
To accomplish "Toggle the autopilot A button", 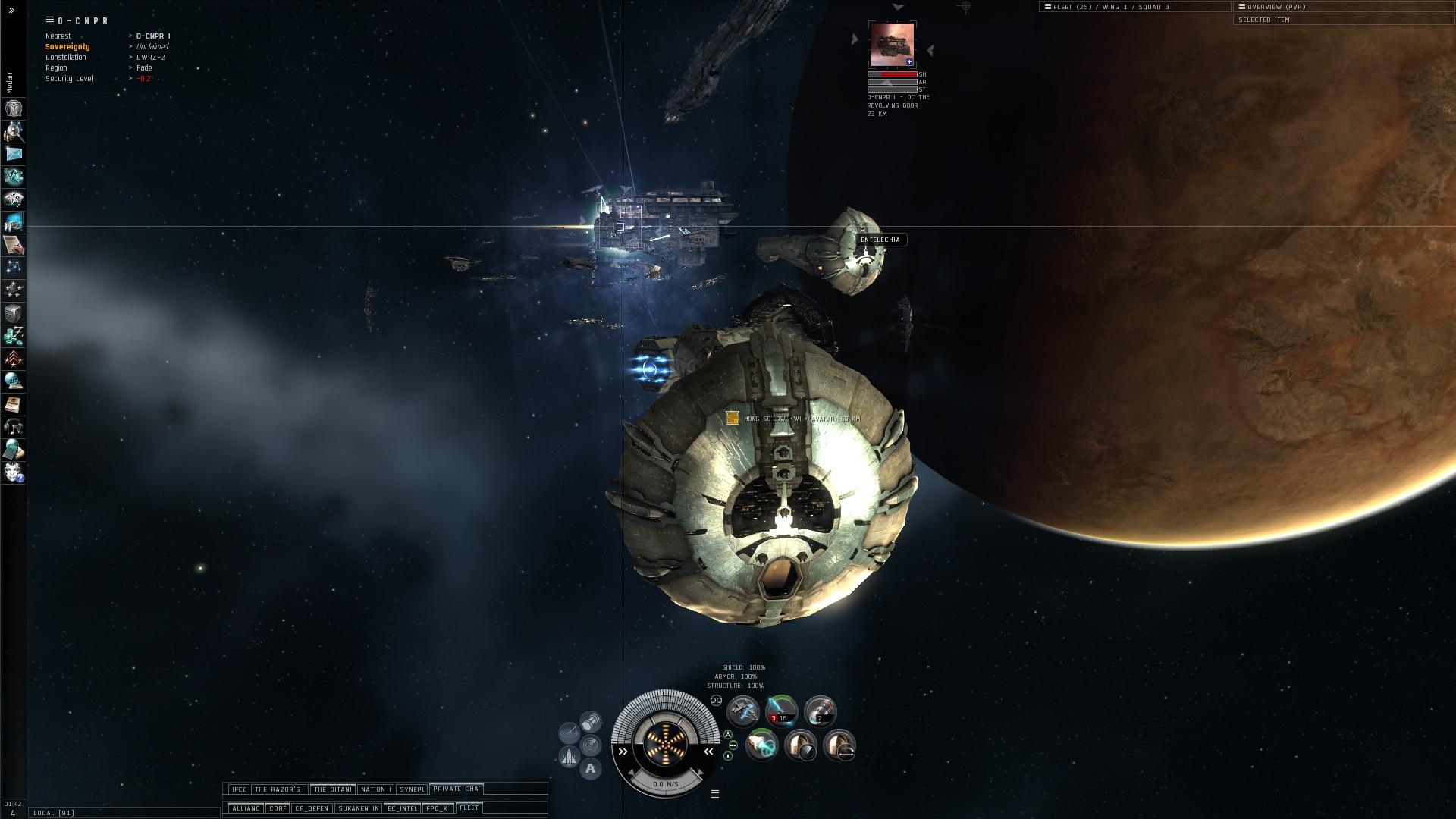I will coord(590,769).
